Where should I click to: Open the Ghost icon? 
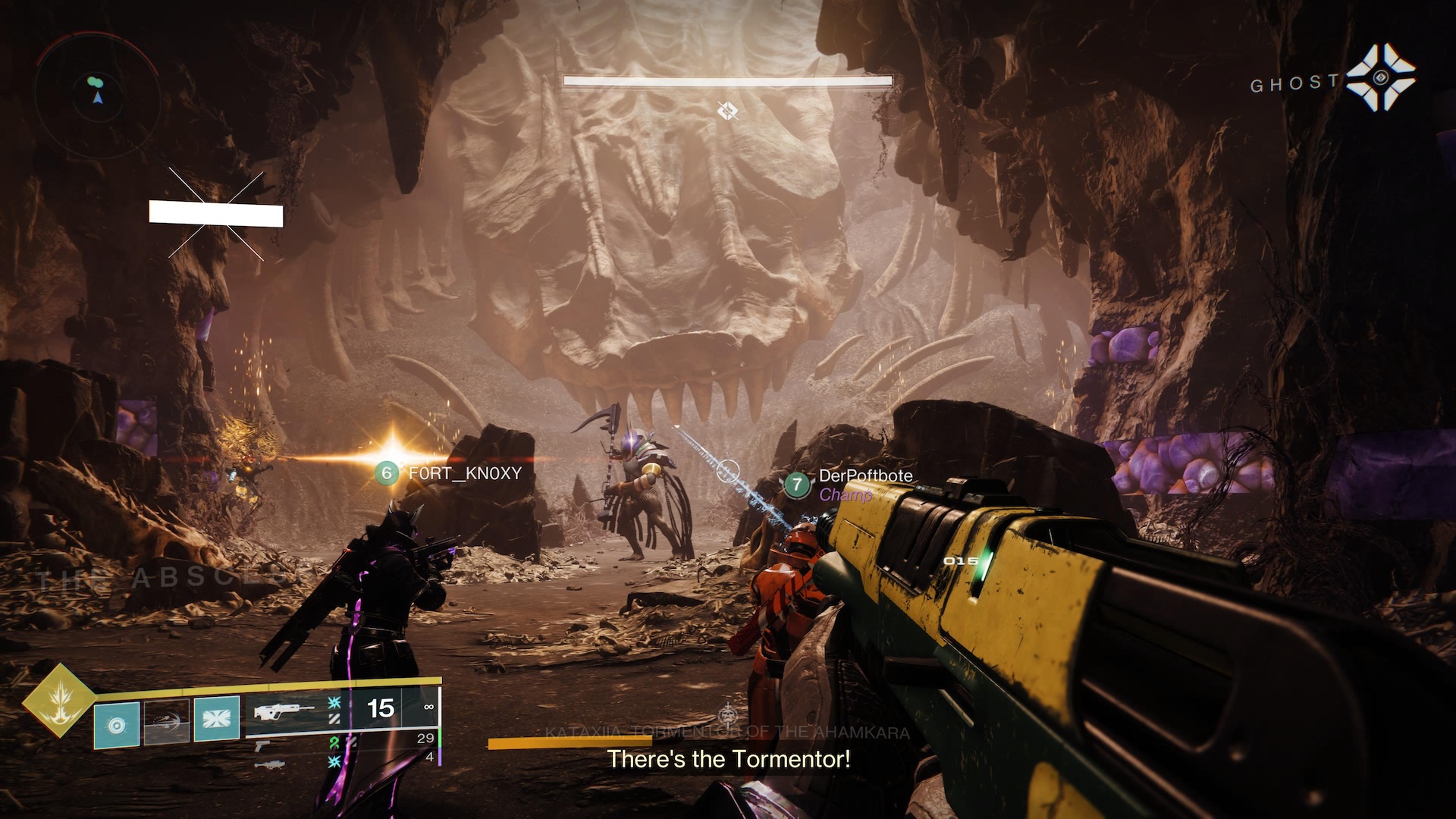(x=1380, y=78)
